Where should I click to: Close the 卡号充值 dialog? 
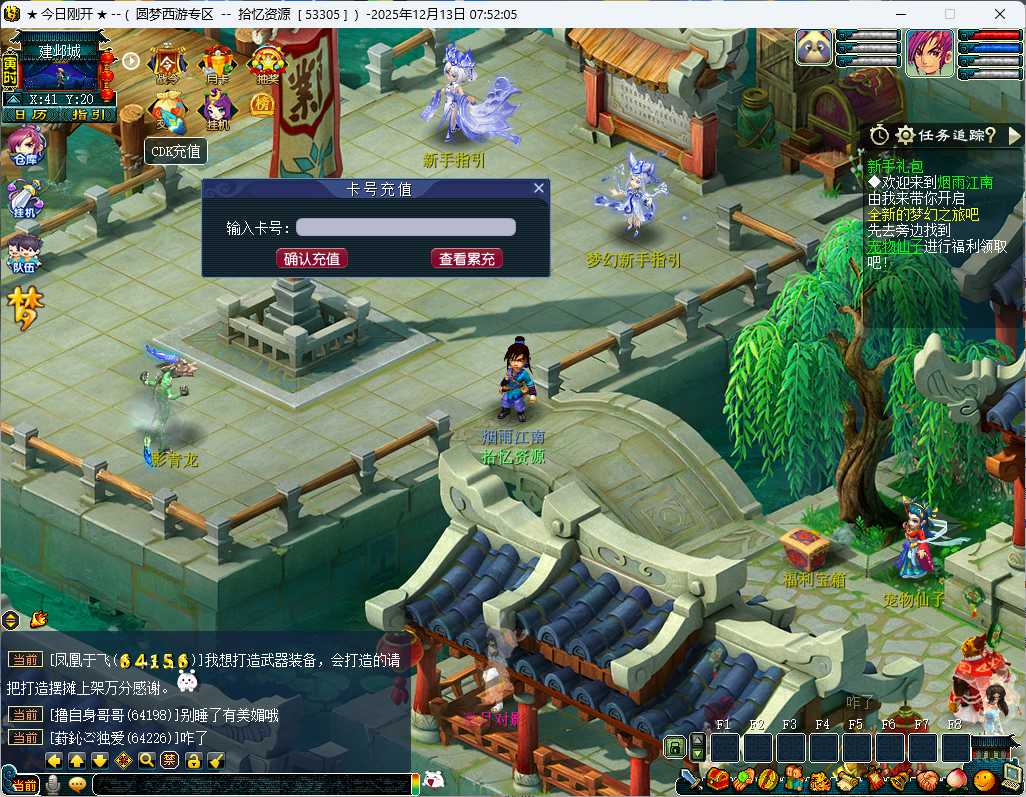pyautogui.click(x=539, y=188)
